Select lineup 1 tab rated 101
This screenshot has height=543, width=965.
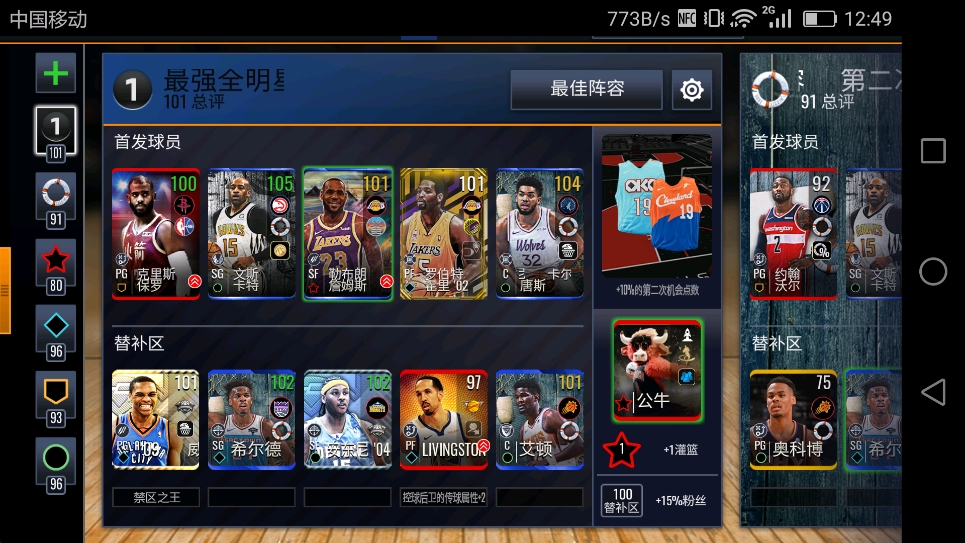point(56,132)
